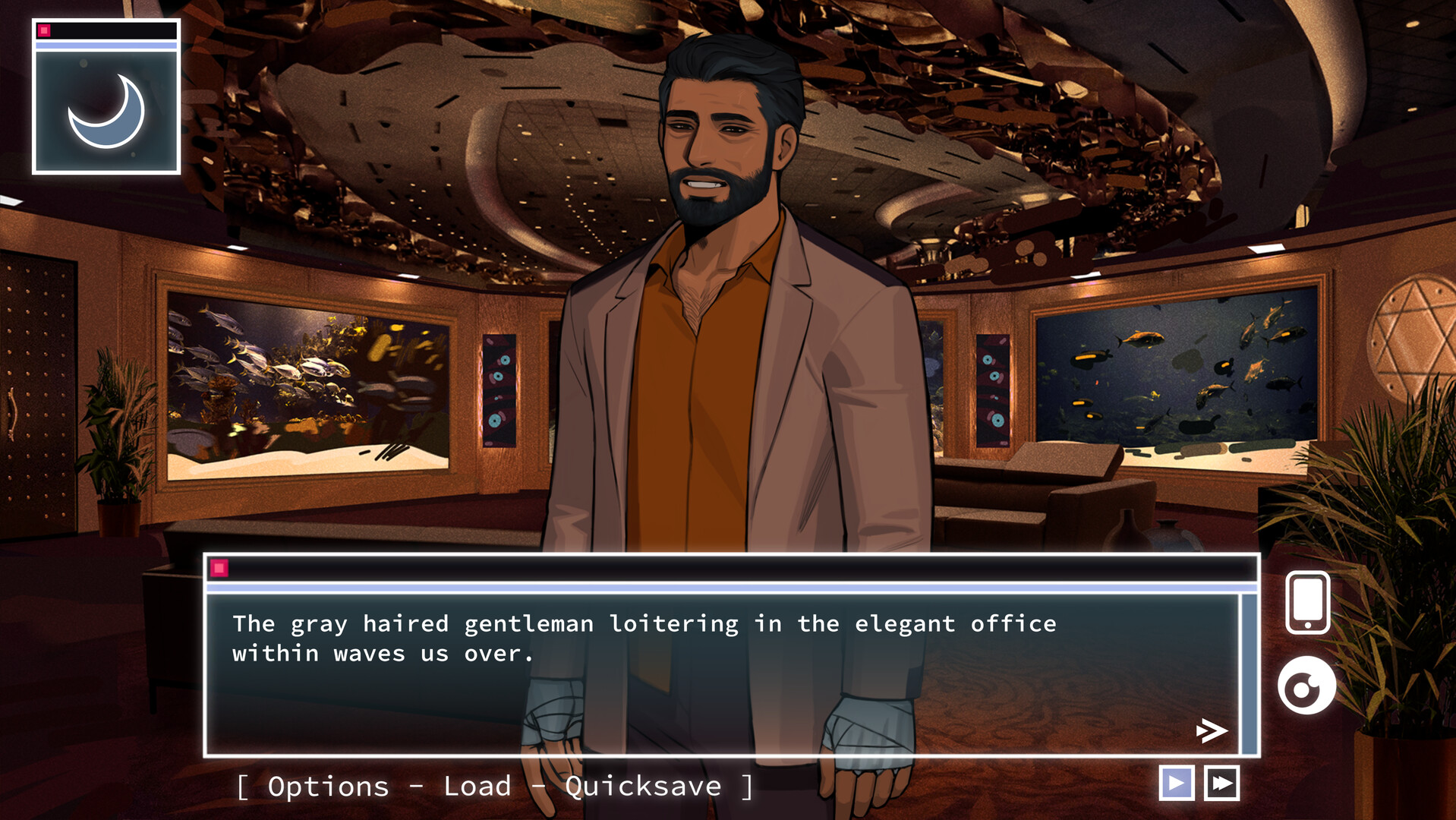Open the Options menu

pyautogui.click(x=328, y=787)
